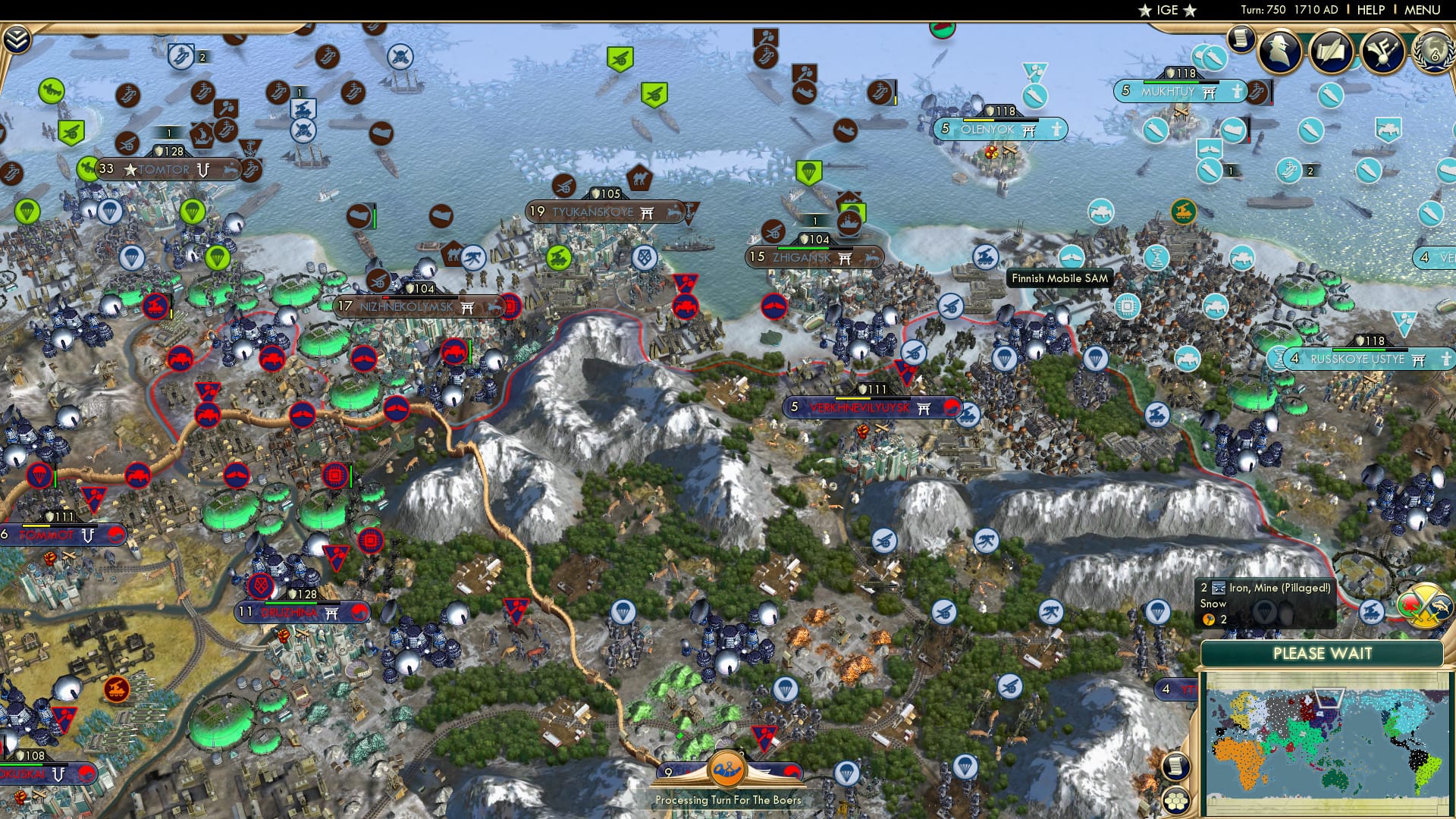Open the Espionage Overview spy icon

click(1279, 50)
